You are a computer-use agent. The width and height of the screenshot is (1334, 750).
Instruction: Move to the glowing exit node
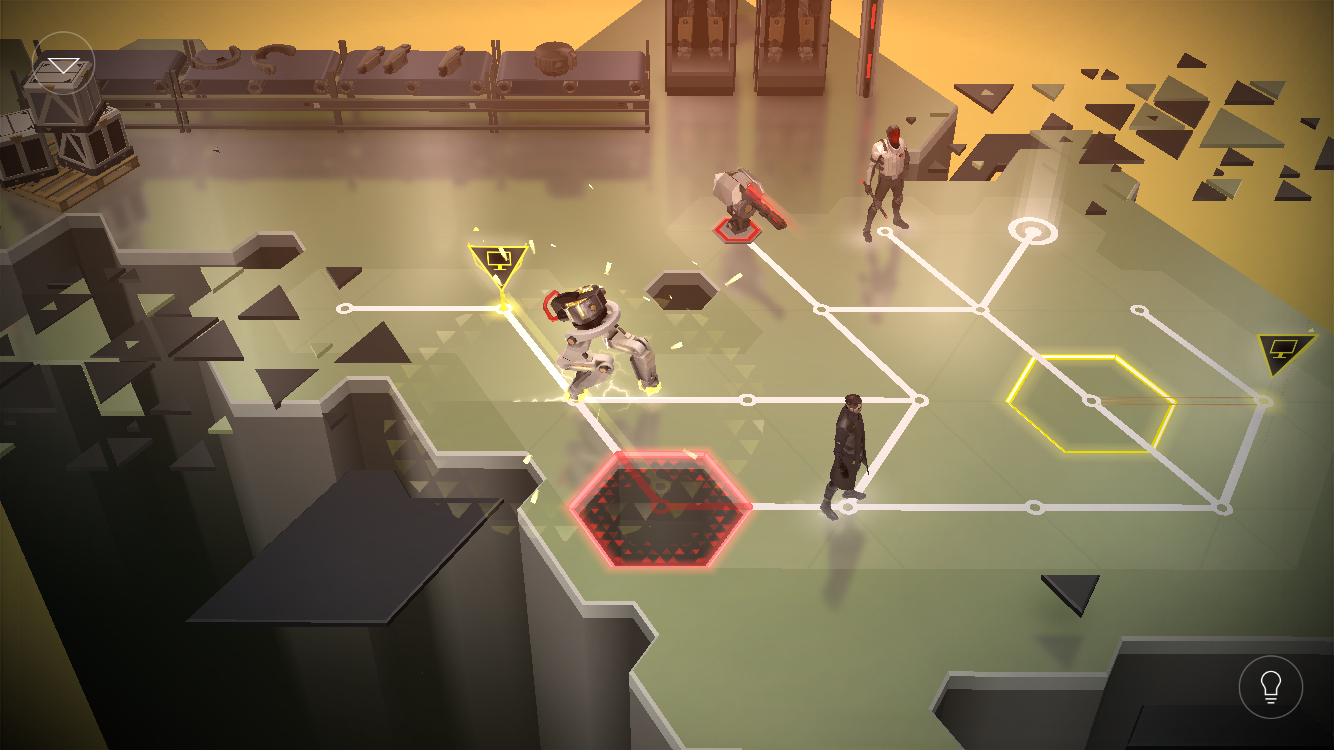point(1031,231)
